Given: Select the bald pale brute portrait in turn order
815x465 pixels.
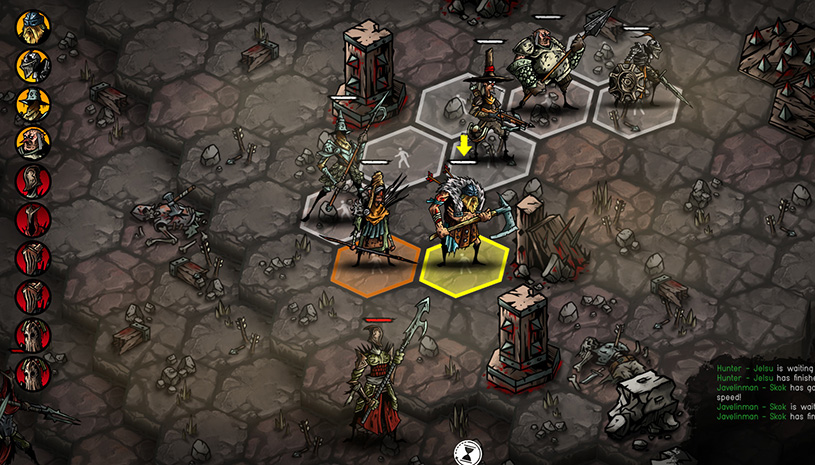Looking at the screenshot, I should point(33,142).
